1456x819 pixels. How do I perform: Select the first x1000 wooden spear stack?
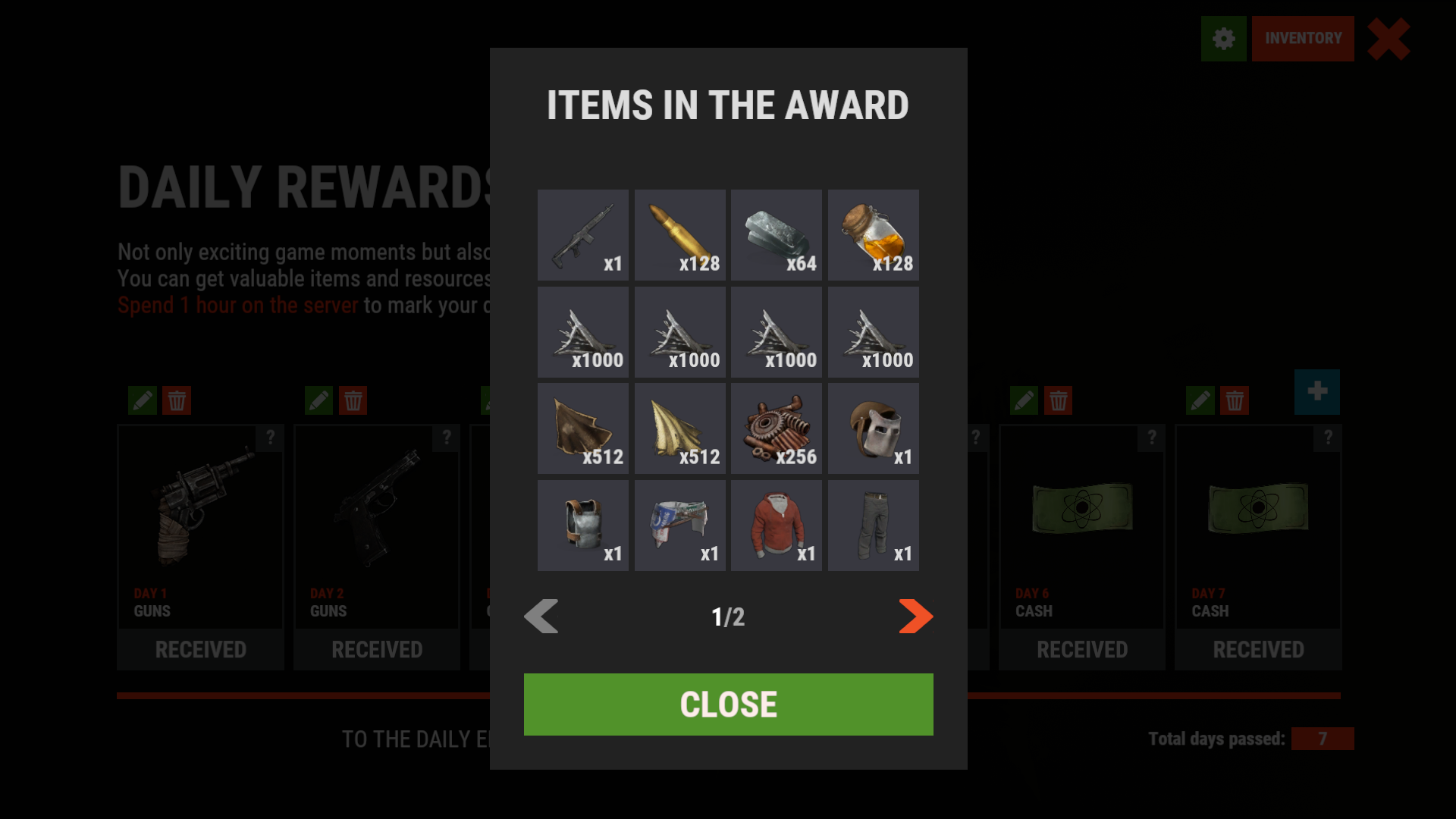(x=583, y=331)
